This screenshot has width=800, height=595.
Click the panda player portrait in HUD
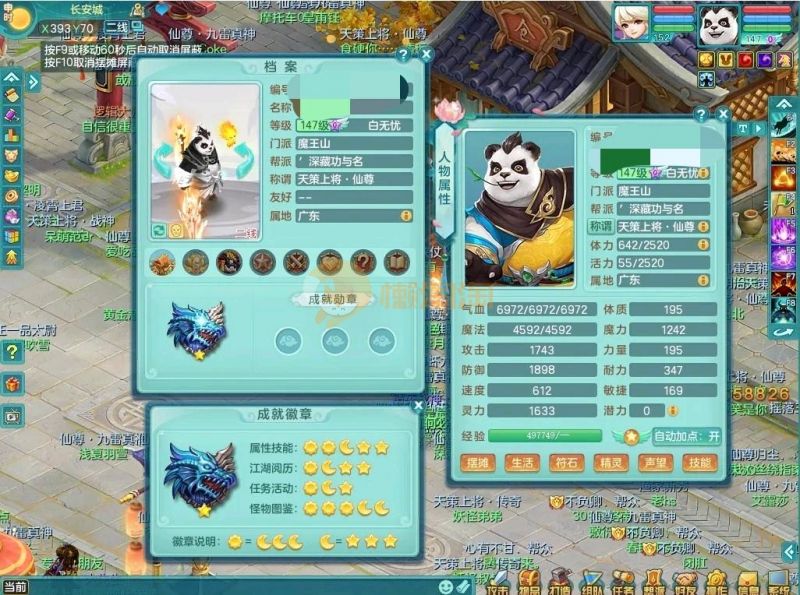(x=718, y=24)
